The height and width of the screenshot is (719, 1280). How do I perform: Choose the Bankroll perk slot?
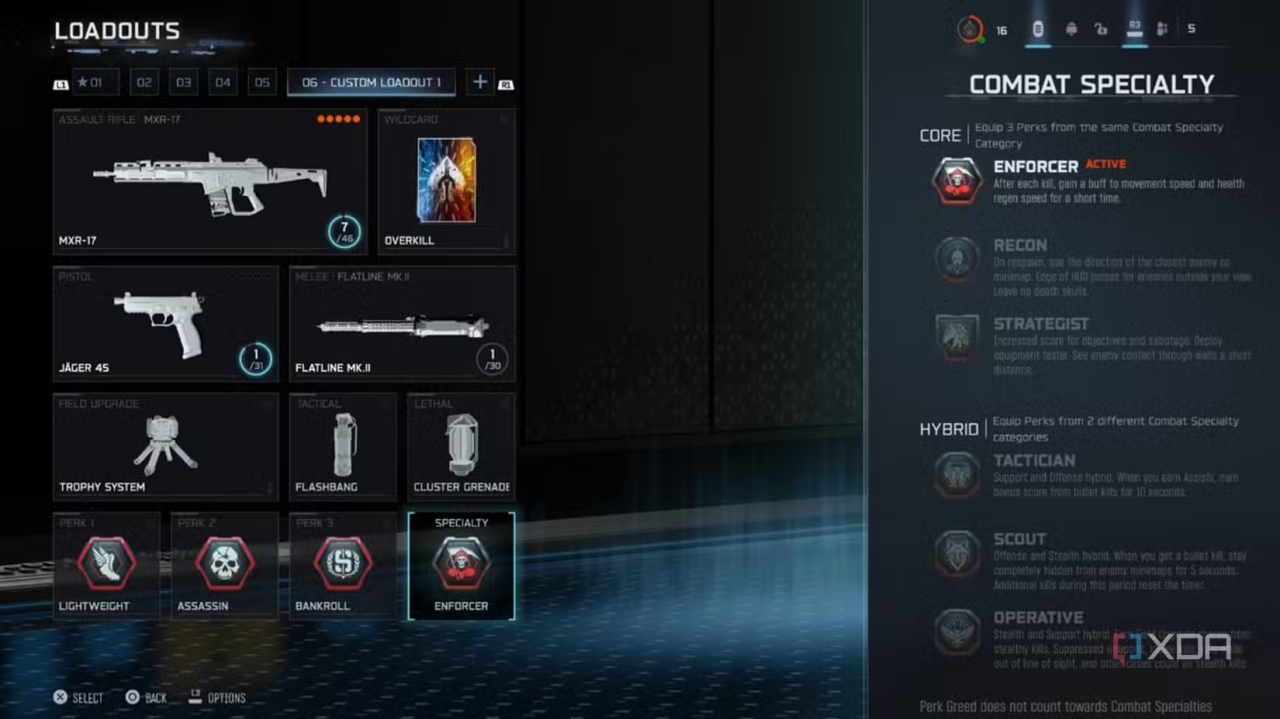click(x=342, y=565)
